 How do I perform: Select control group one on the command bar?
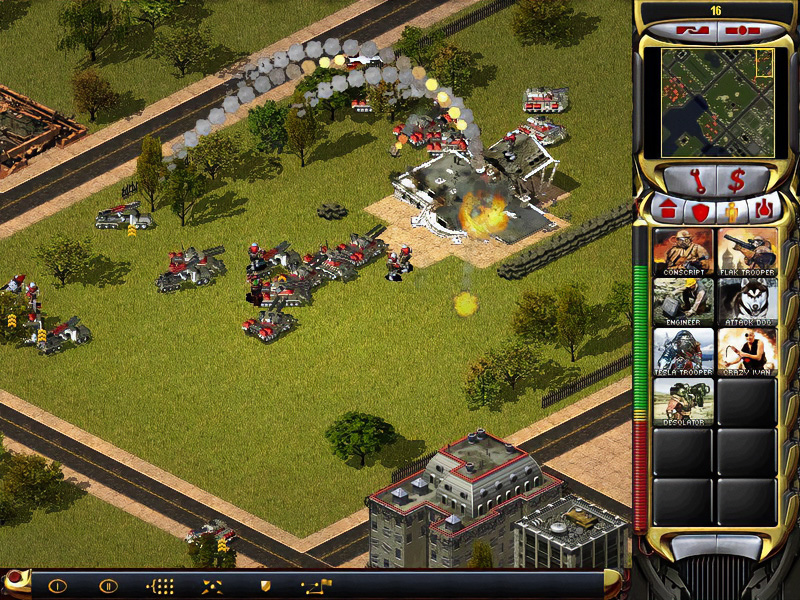57,586
